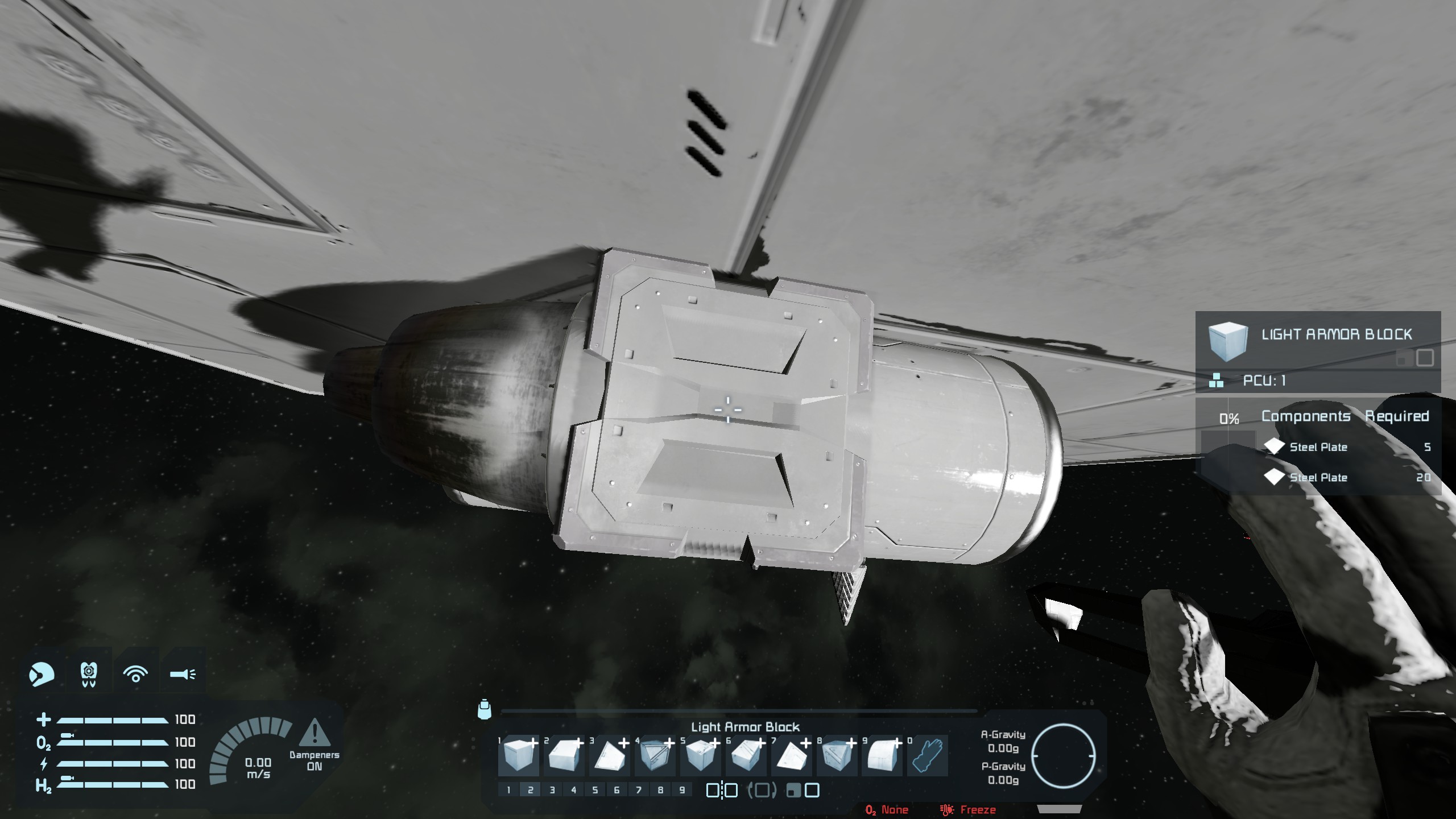Select the hand glove slot
Screen dimensions: 1456x819
coord(927,756)
